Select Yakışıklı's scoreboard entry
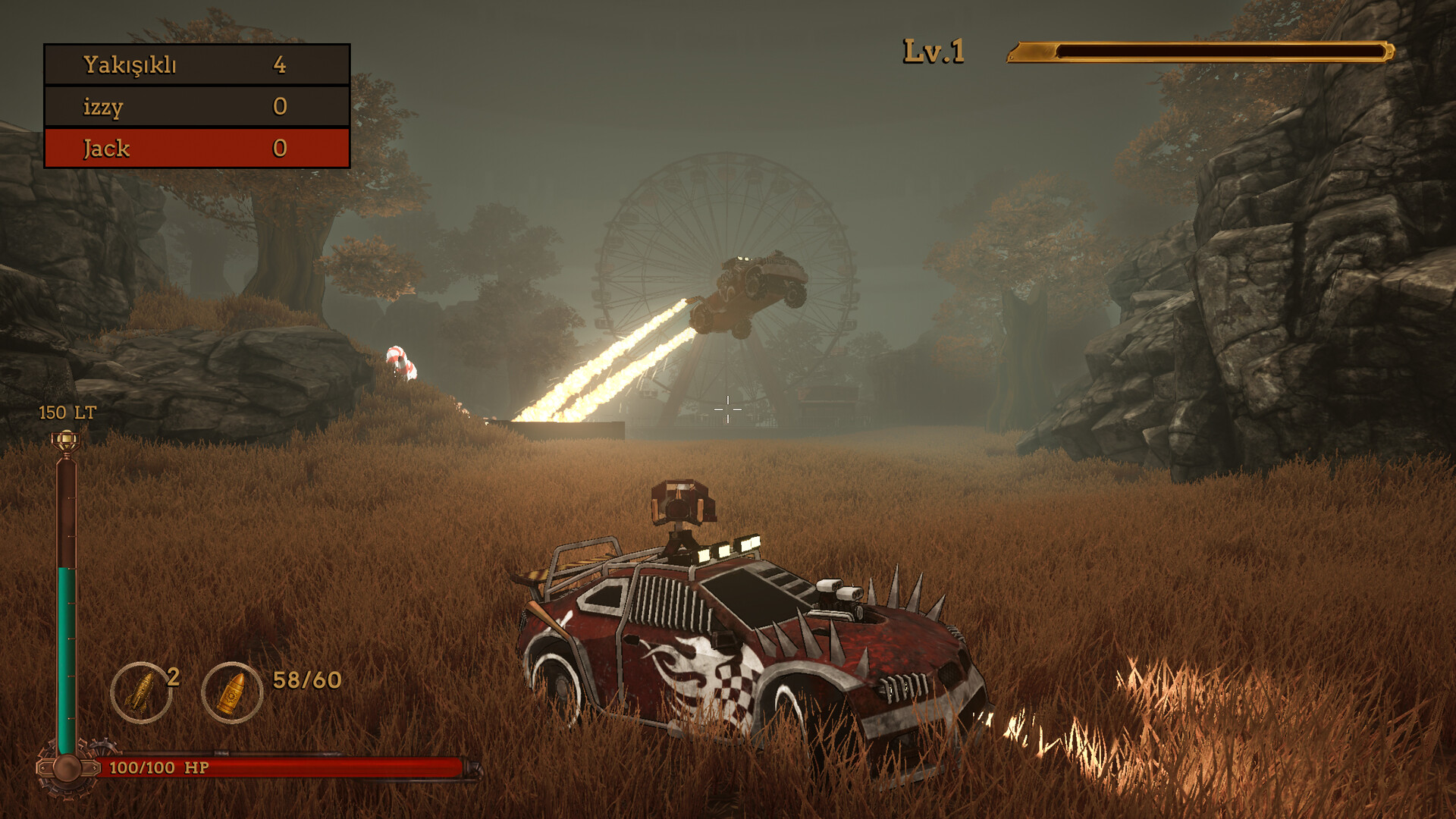The height and width of the screenshot is (819, 1456). tap(197, 67)
